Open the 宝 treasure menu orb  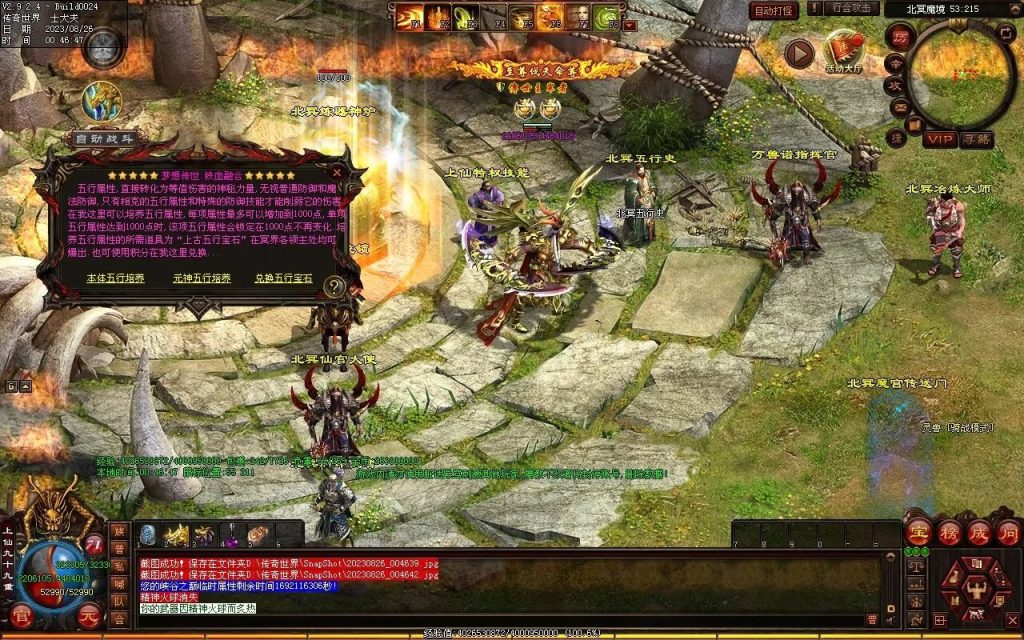click(x=918, y=534)
